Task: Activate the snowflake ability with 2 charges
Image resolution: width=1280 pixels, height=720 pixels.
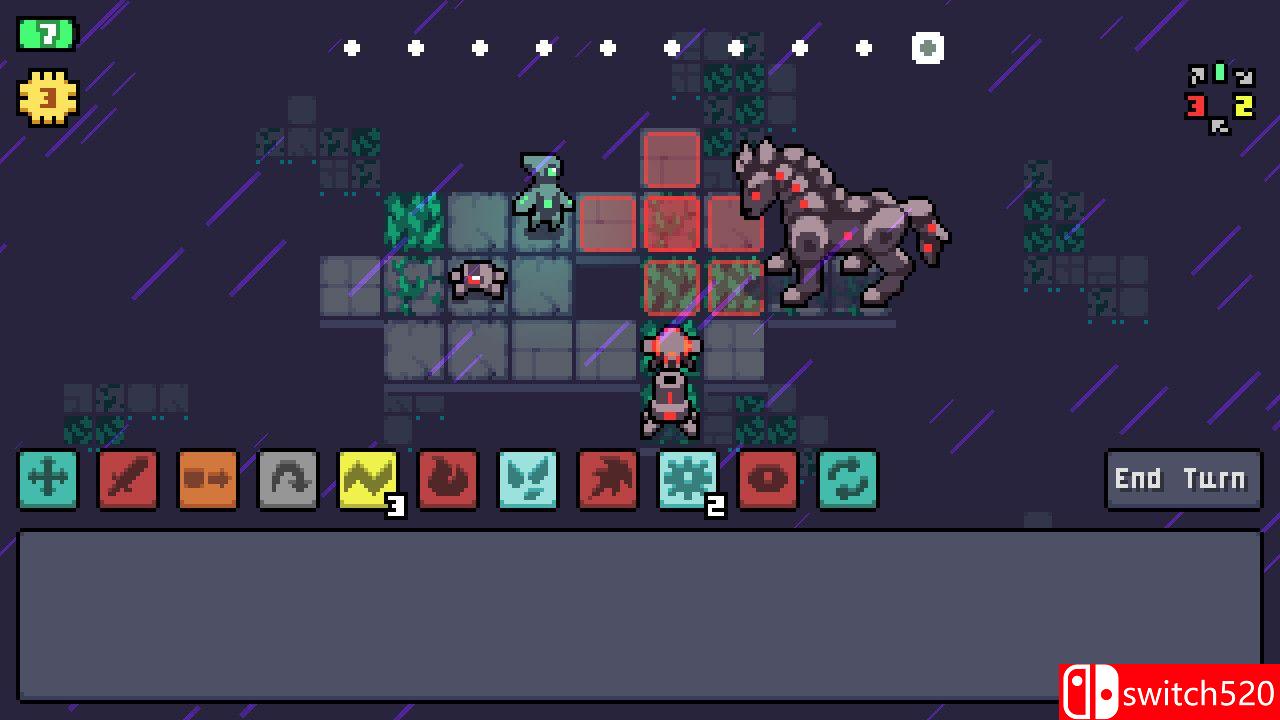Action: pyautogui.click(x=688, y=480)
